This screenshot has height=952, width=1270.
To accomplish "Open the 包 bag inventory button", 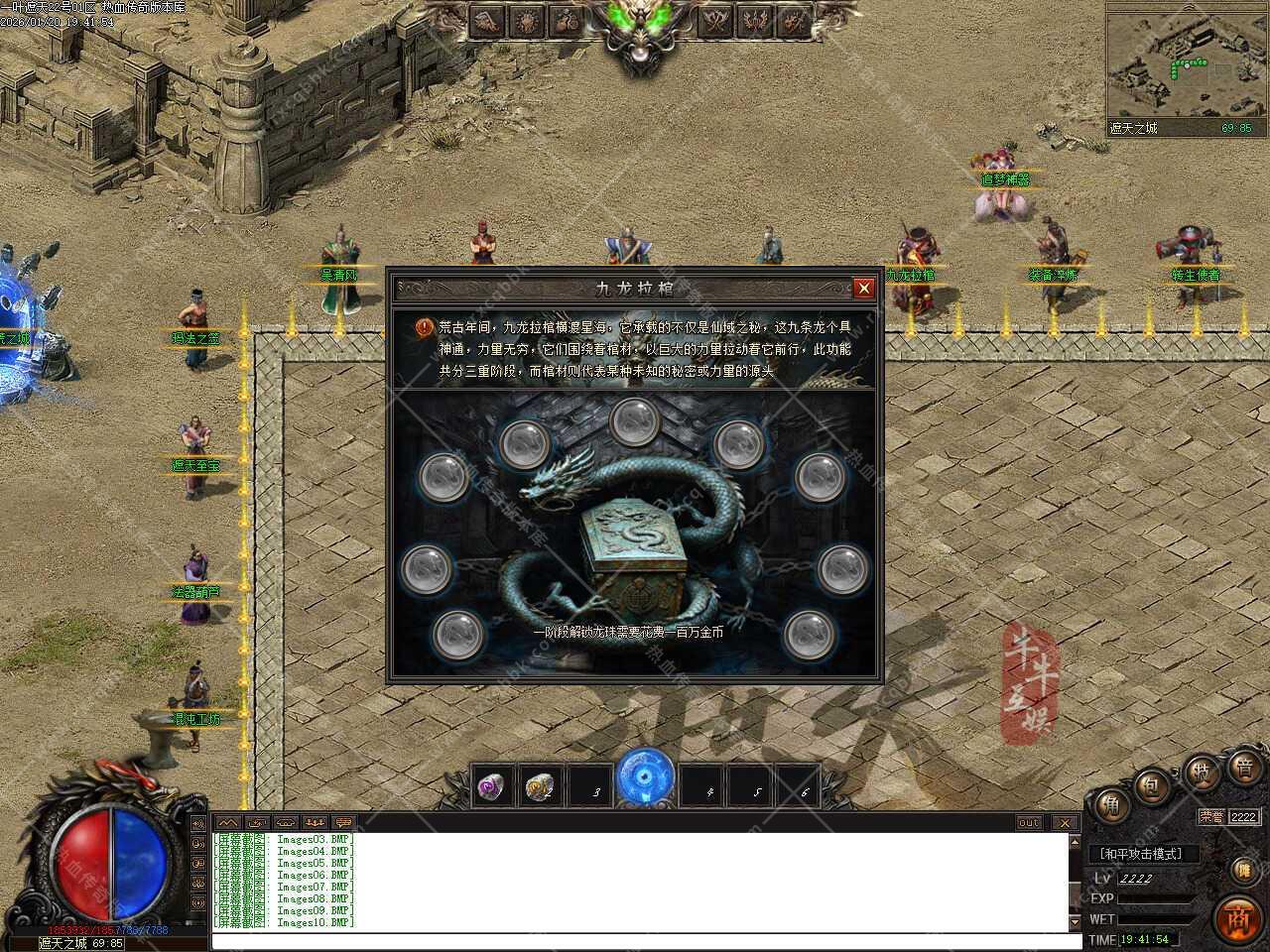I will [x=1152, y=785].
